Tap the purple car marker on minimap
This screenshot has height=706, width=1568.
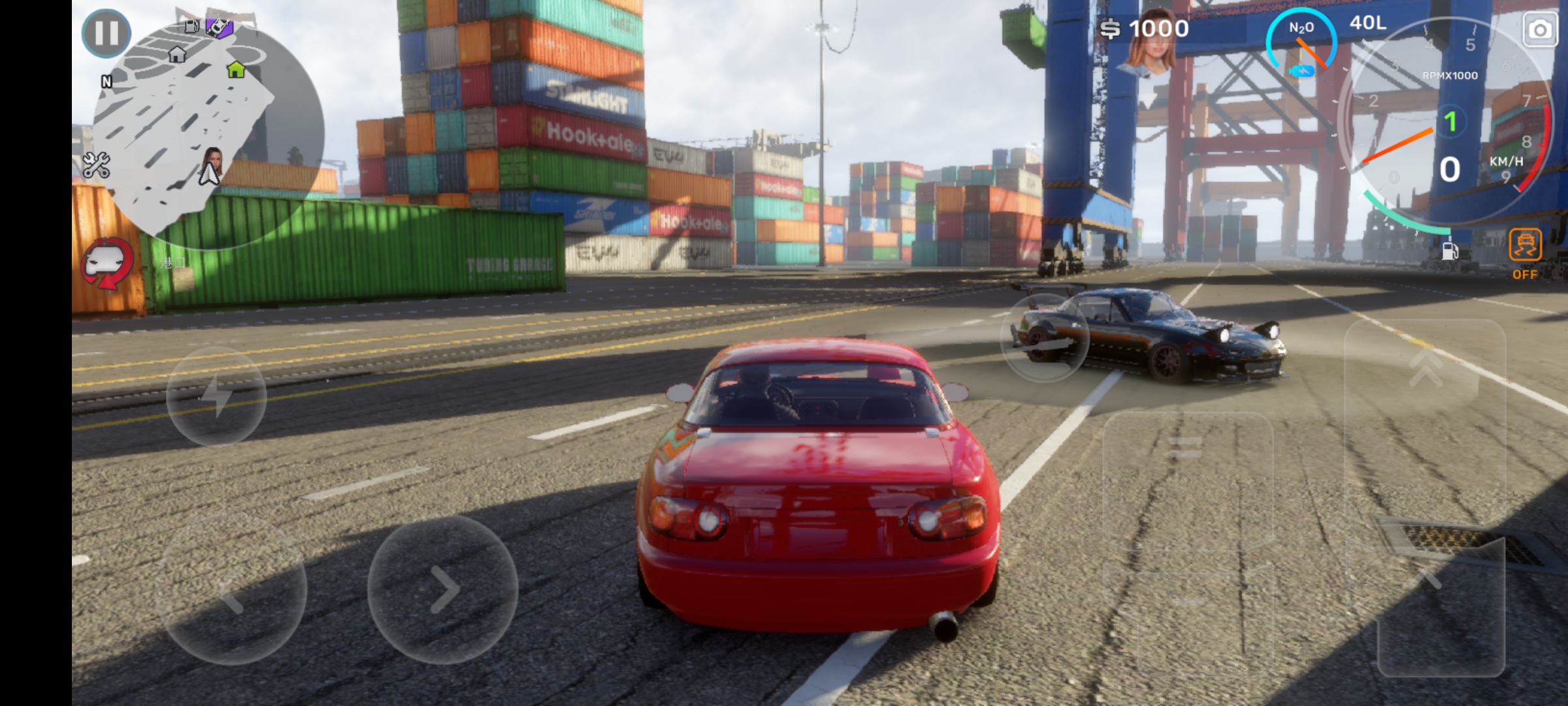click(x=220, y=27)
